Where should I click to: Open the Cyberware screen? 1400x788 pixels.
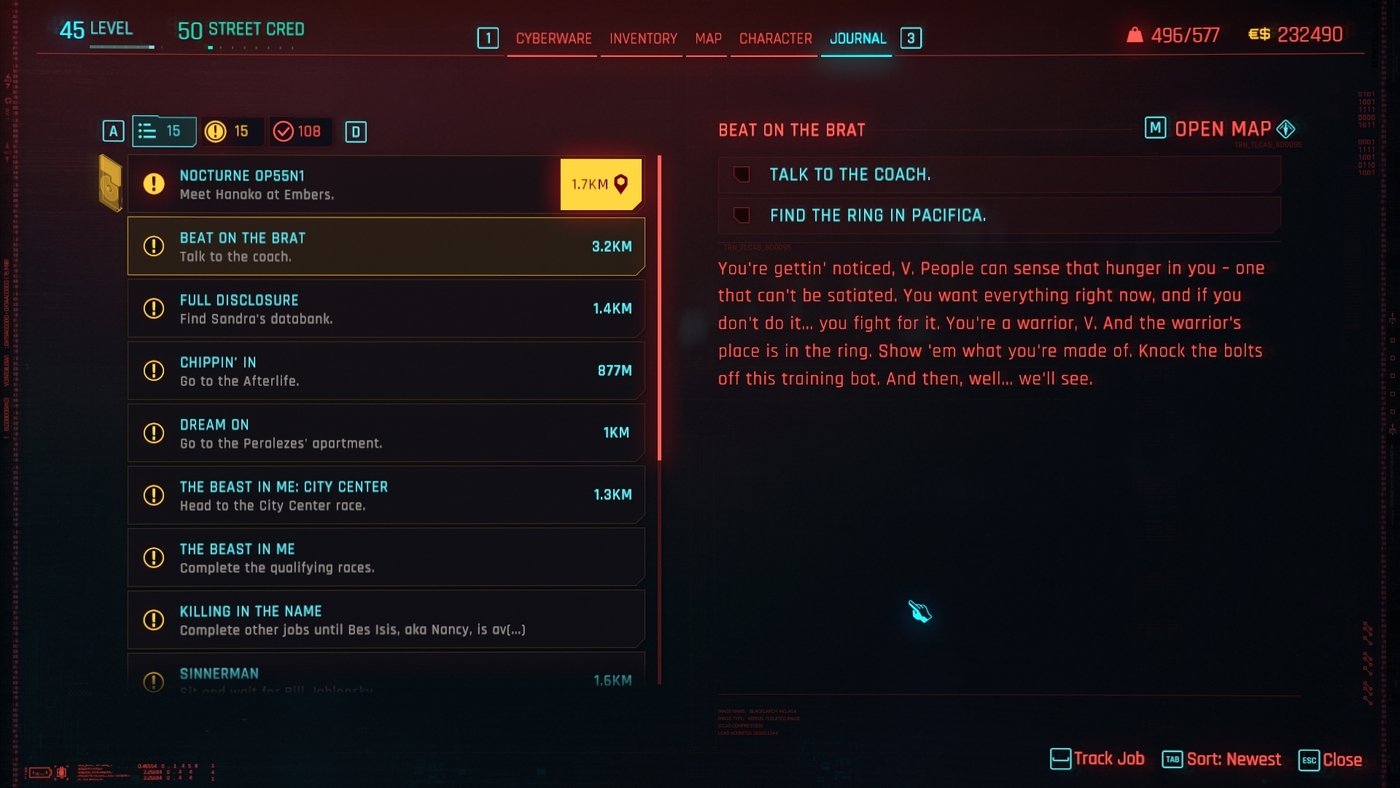pyautogui.click(x=551, y=38)
